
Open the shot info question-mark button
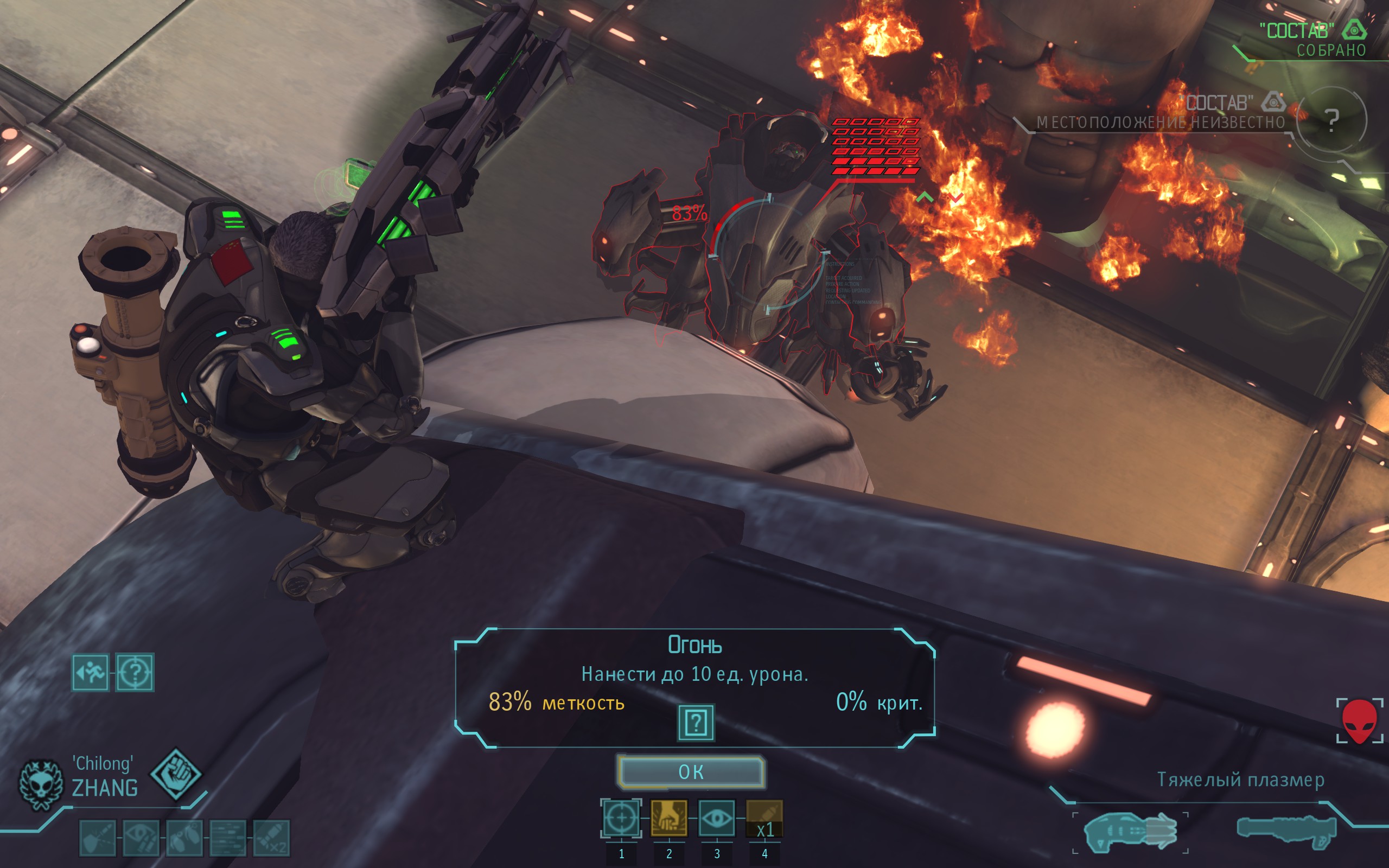(x=696, y=723)
